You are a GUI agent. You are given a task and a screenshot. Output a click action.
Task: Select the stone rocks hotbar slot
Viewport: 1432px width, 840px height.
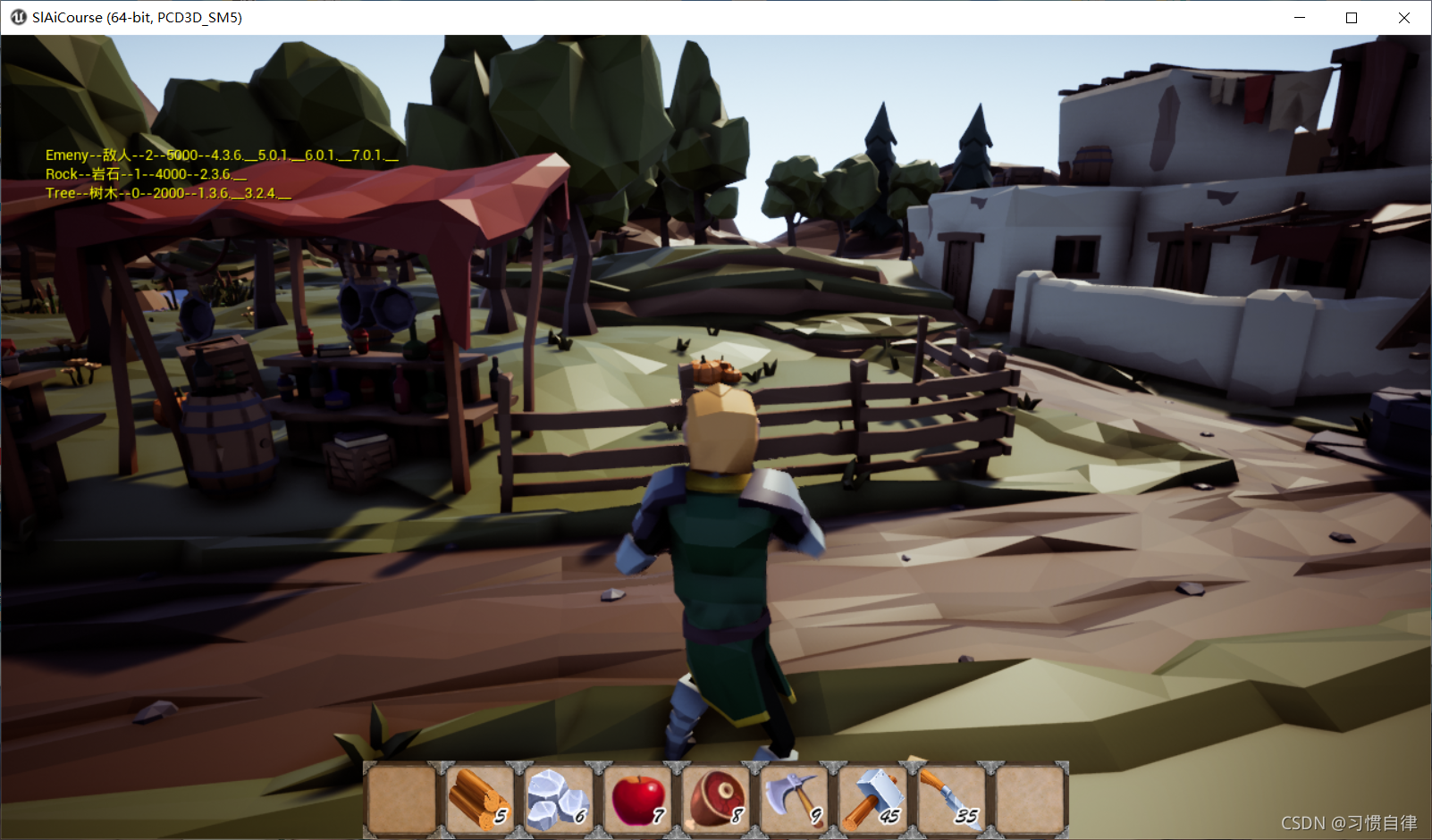(x=559, y=798)
